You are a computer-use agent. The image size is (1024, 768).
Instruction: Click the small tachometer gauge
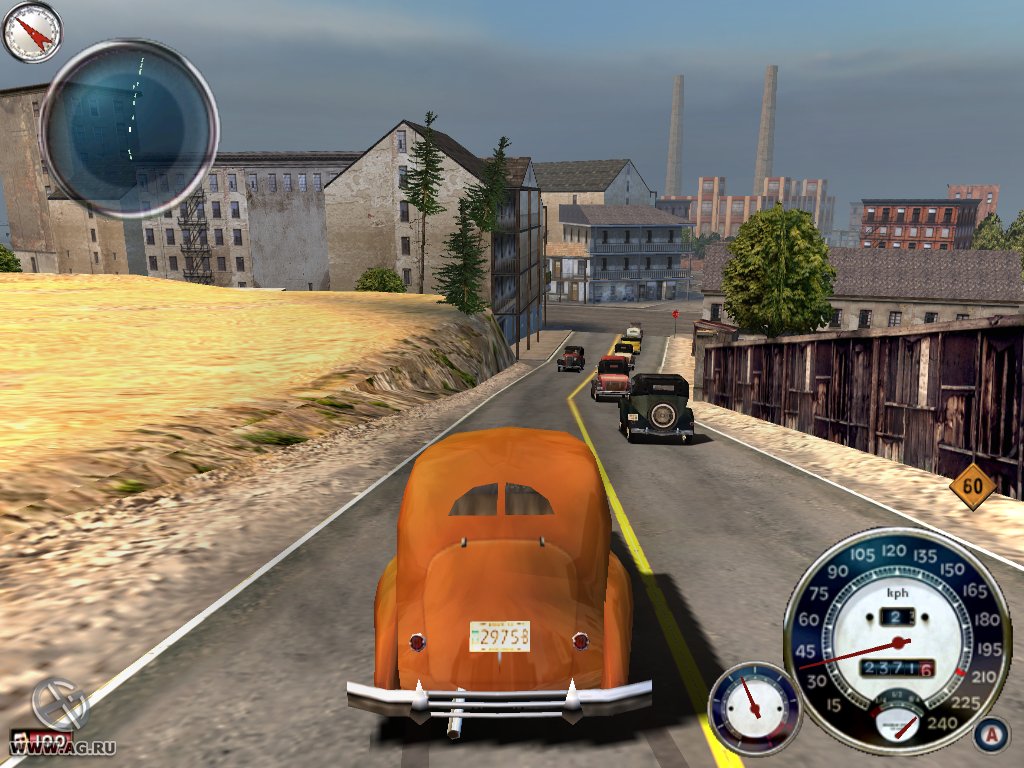click(754, 707)
